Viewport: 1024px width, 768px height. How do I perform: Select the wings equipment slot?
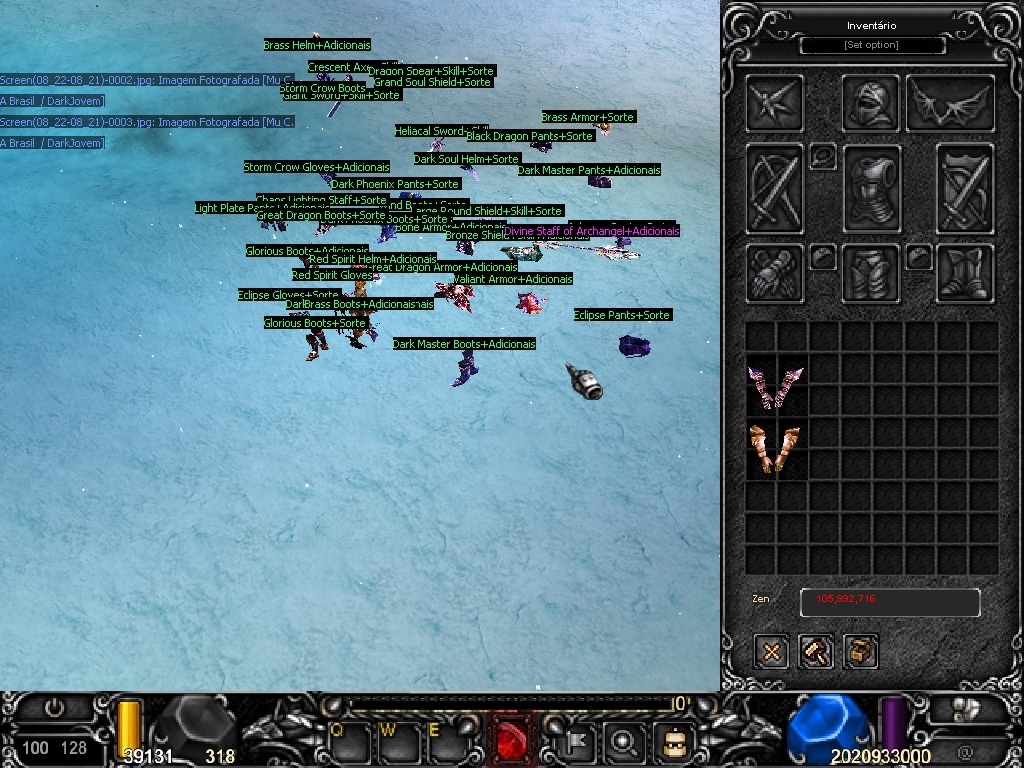pyautogui.click(x=950, y=103)
